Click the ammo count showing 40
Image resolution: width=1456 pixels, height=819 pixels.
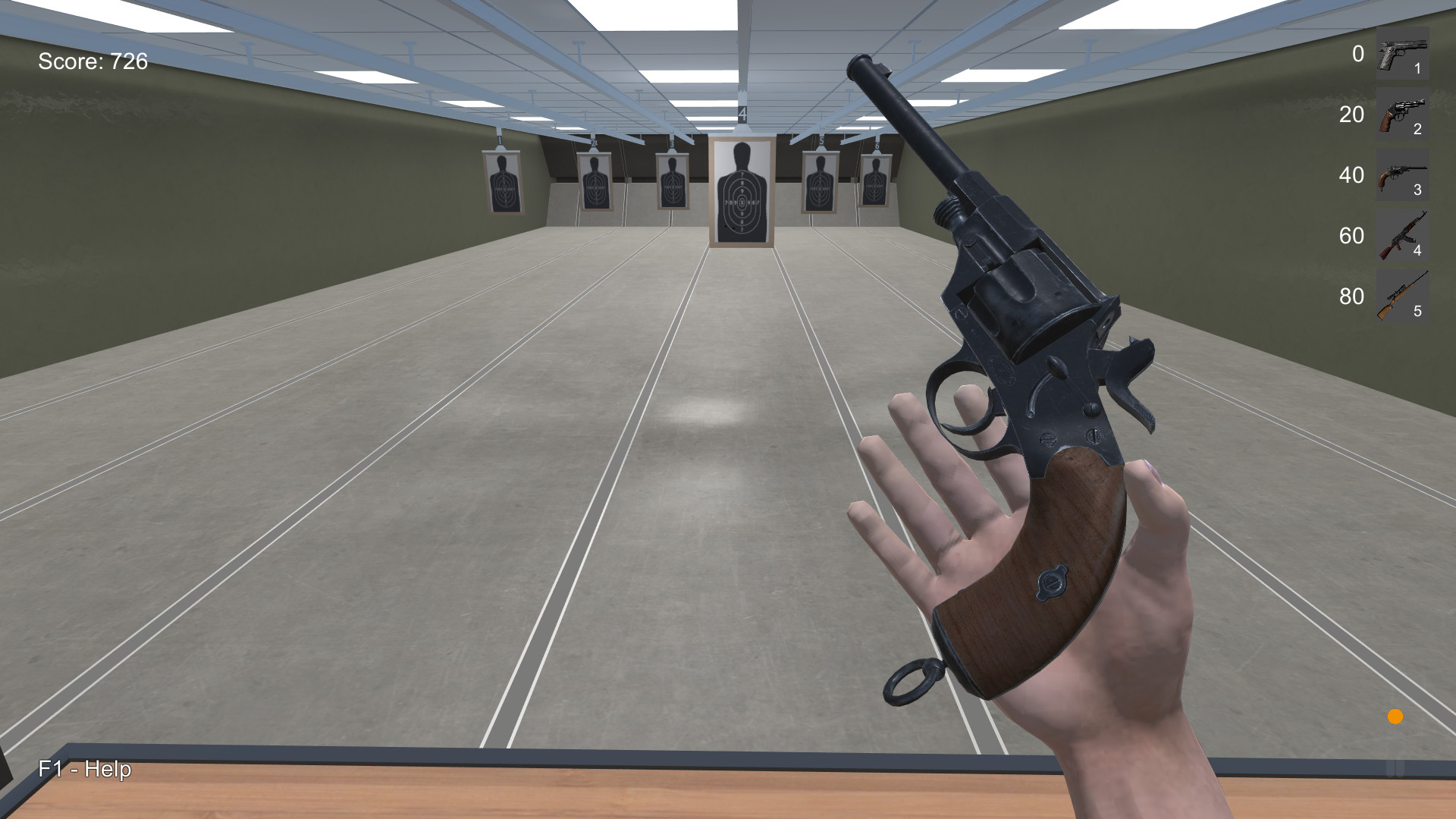coord(1351,176)
